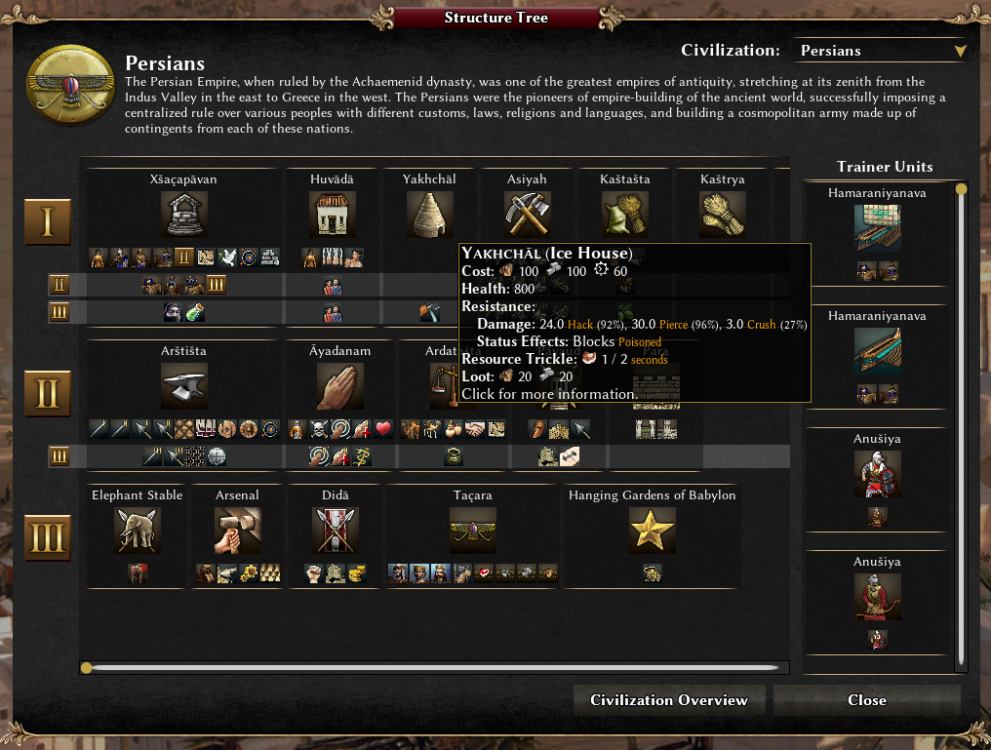Select the Hanging Gardens of Babylon star icon
991x750 pixels.
pyautogui.click(x=652, y=531)
